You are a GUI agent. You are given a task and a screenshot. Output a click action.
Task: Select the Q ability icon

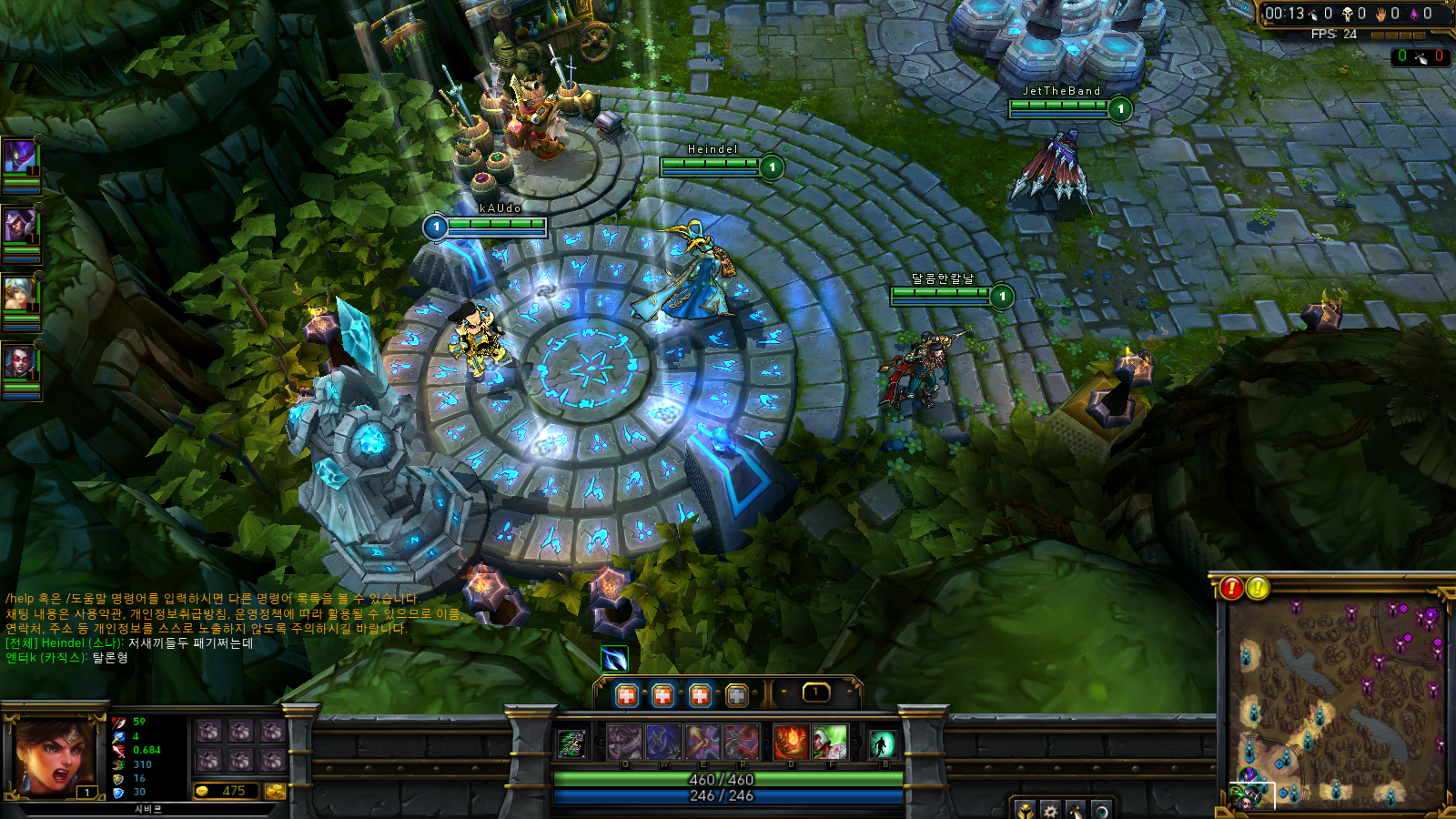coord(624,742)
